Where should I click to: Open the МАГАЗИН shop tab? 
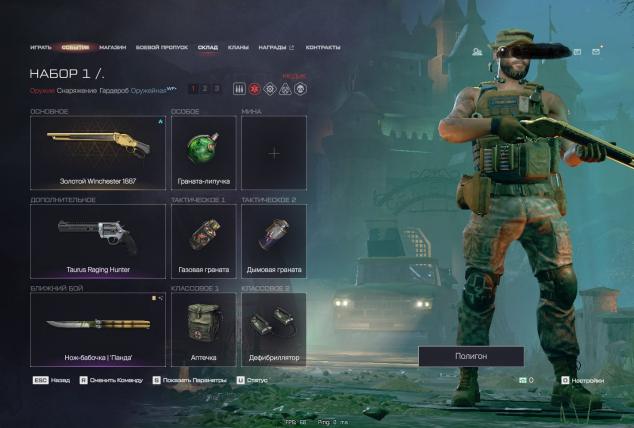click(112, 47)
